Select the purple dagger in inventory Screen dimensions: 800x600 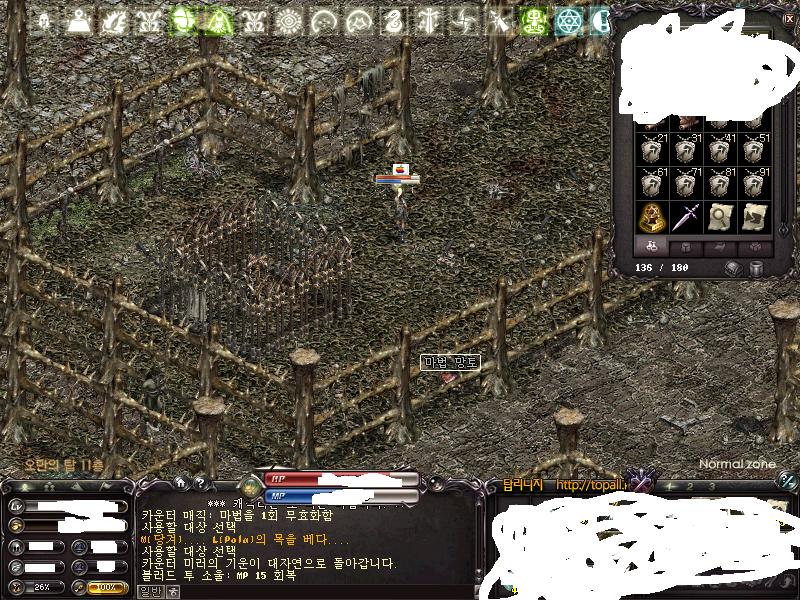687,216
